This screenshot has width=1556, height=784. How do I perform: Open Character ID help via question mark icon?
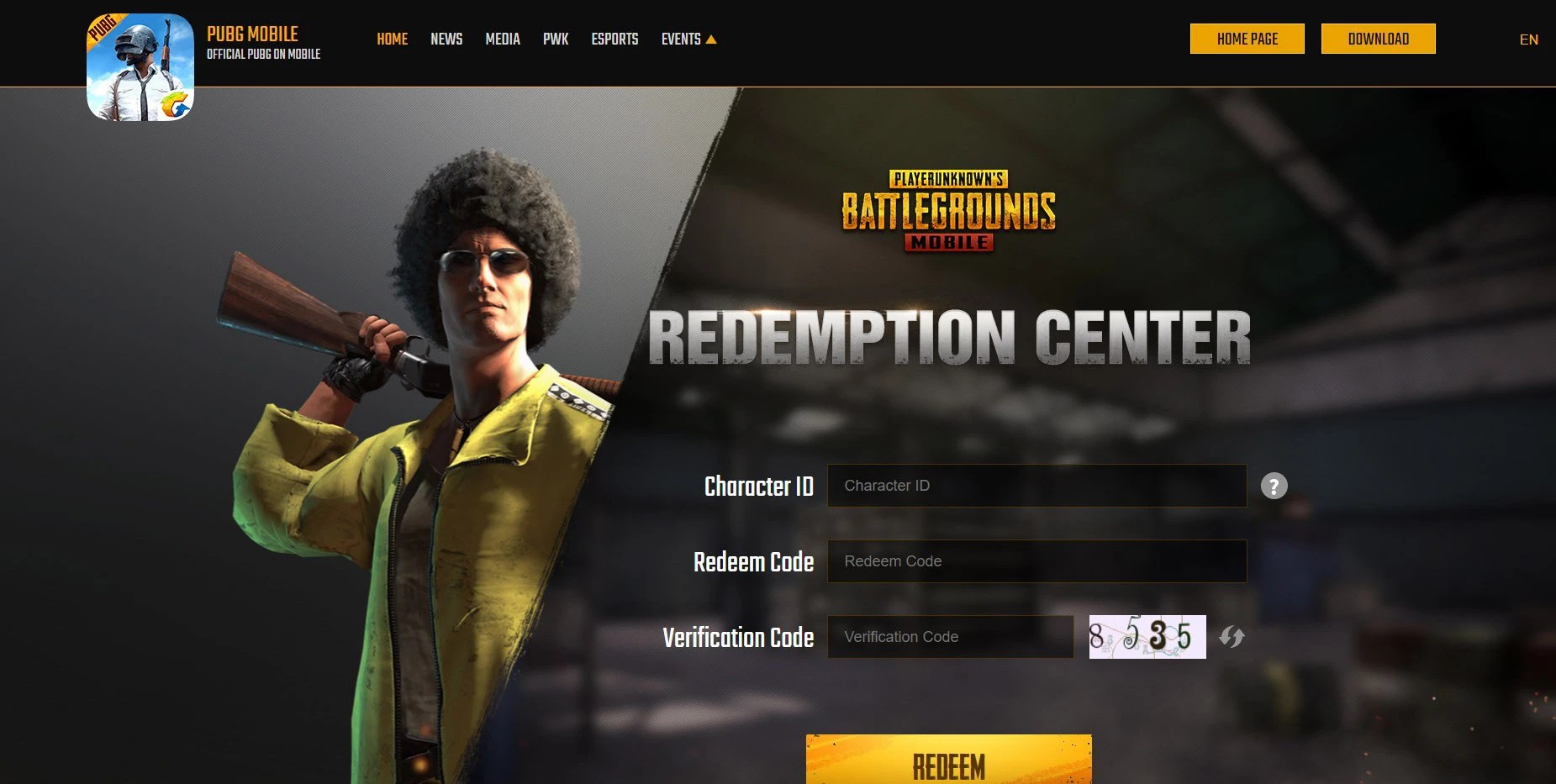(x=1274, y=486)
